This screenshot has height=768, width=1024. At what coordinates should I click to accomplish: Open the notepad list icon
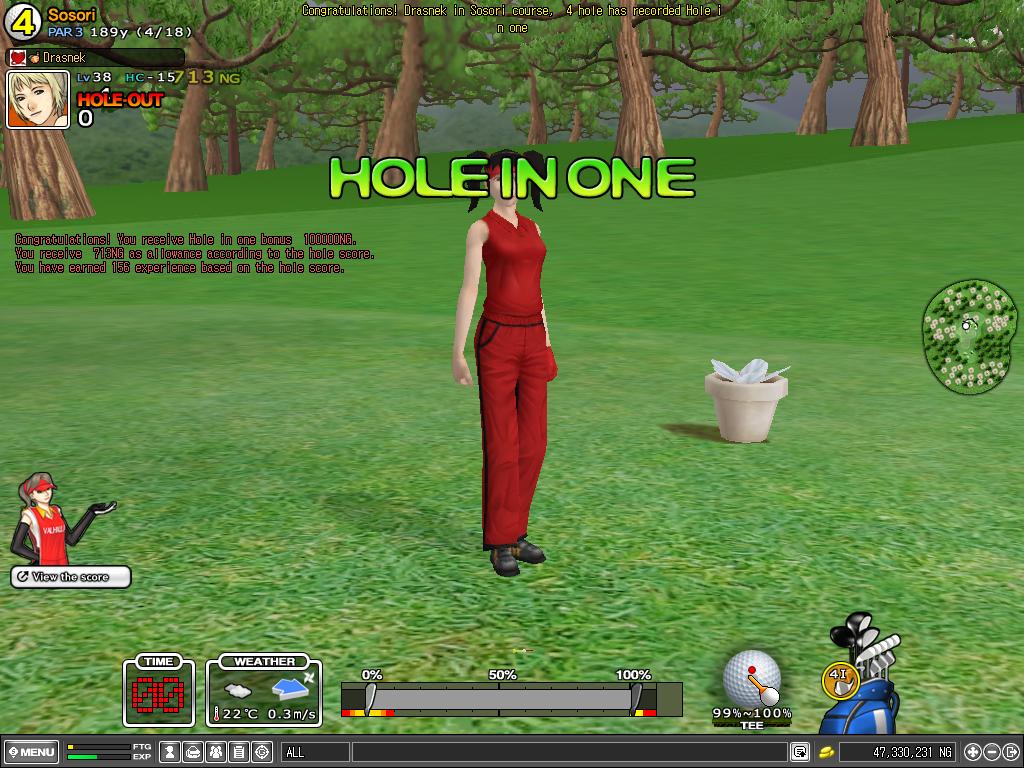point(239,752)
